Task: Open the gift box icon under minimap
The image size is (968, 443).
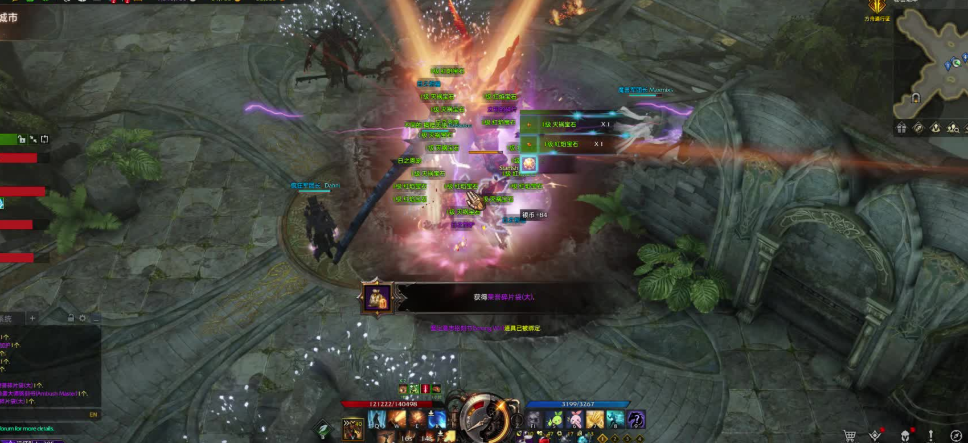Action: coord(901,128)
